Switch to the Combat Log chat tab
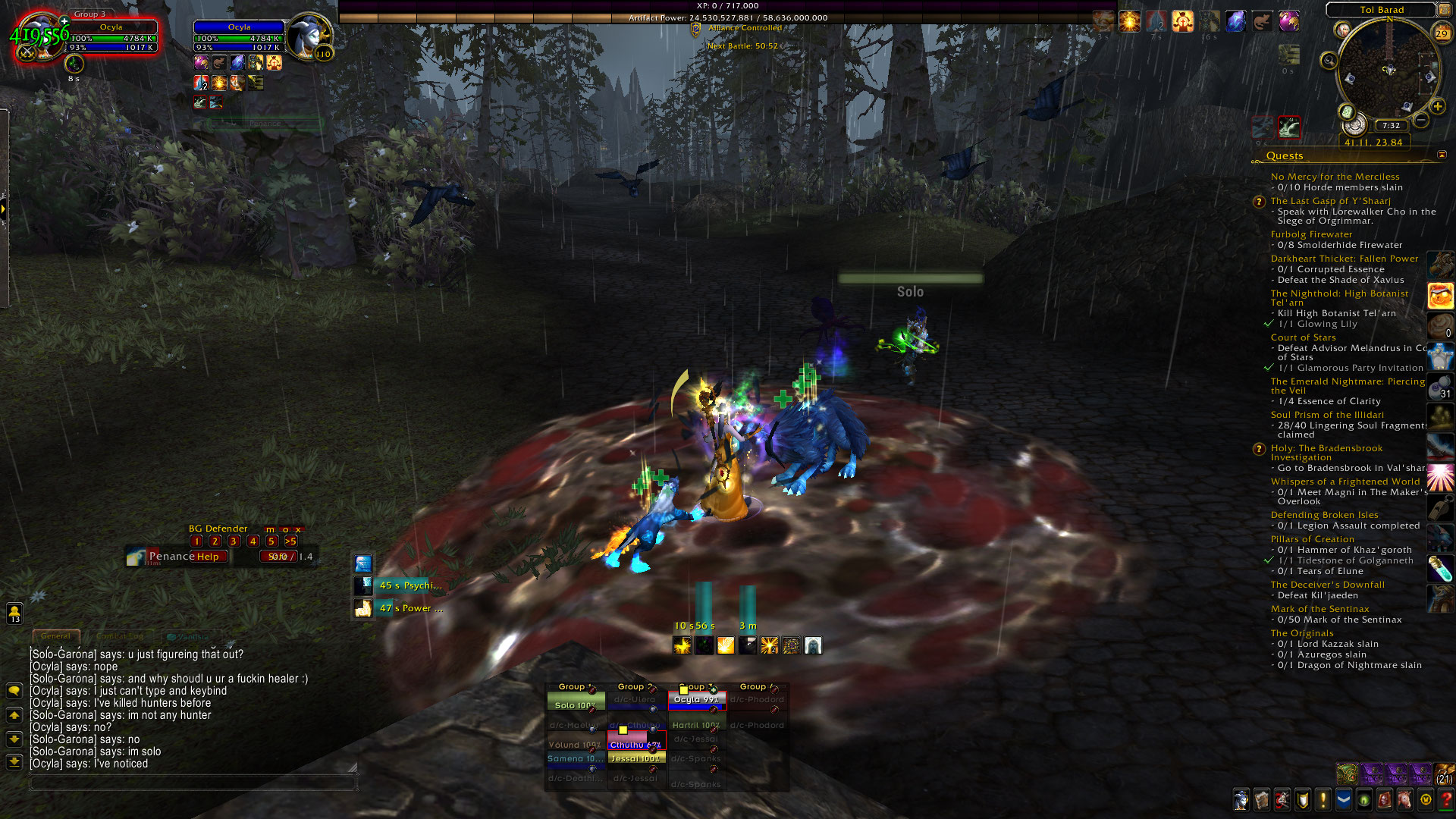1456x819 pixels. [x=120, y=636]
